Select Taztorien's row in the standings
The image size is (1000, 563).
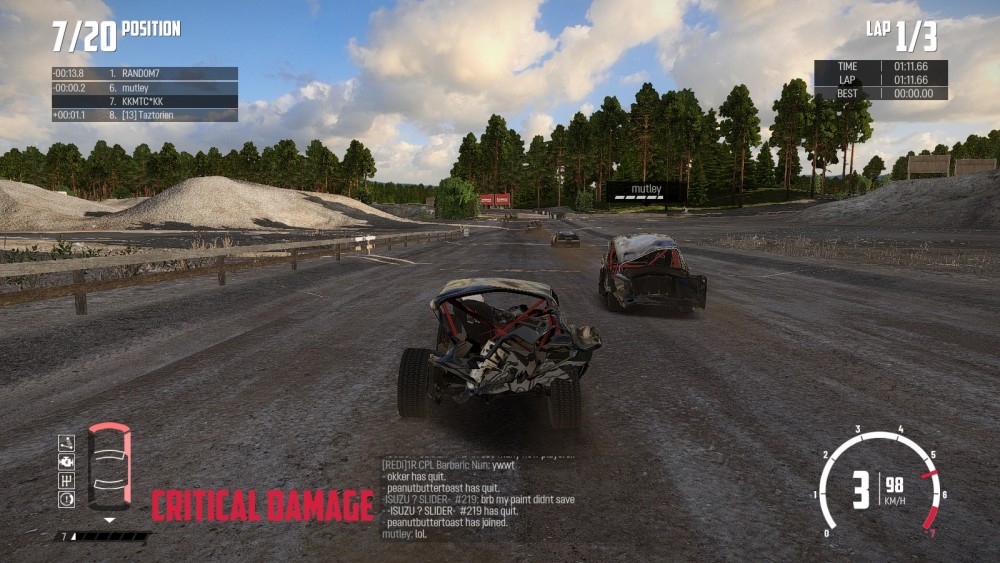coord(144,116)
